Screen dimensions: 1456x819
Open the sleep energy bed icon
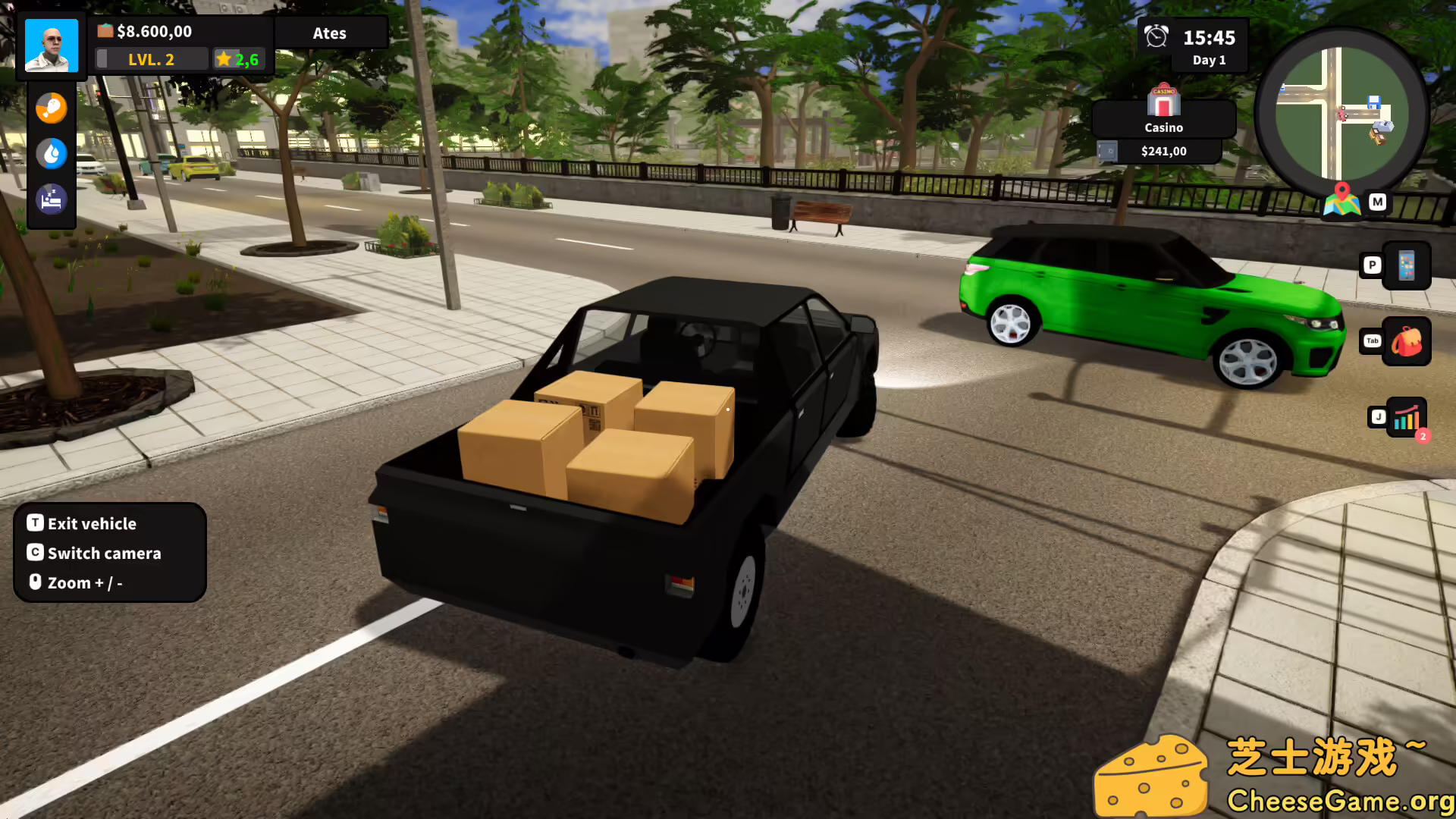51,199
